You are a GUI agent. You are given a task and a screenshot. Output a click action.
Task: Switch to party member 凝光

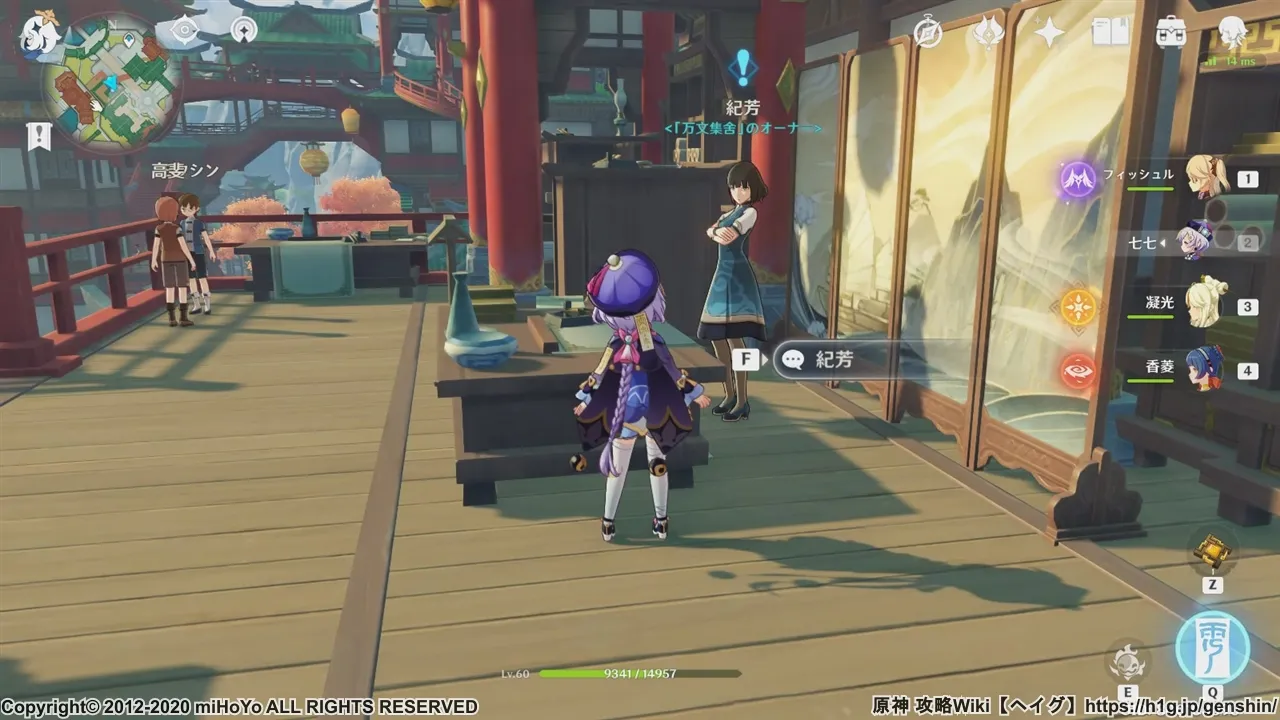coord(1207,305)
